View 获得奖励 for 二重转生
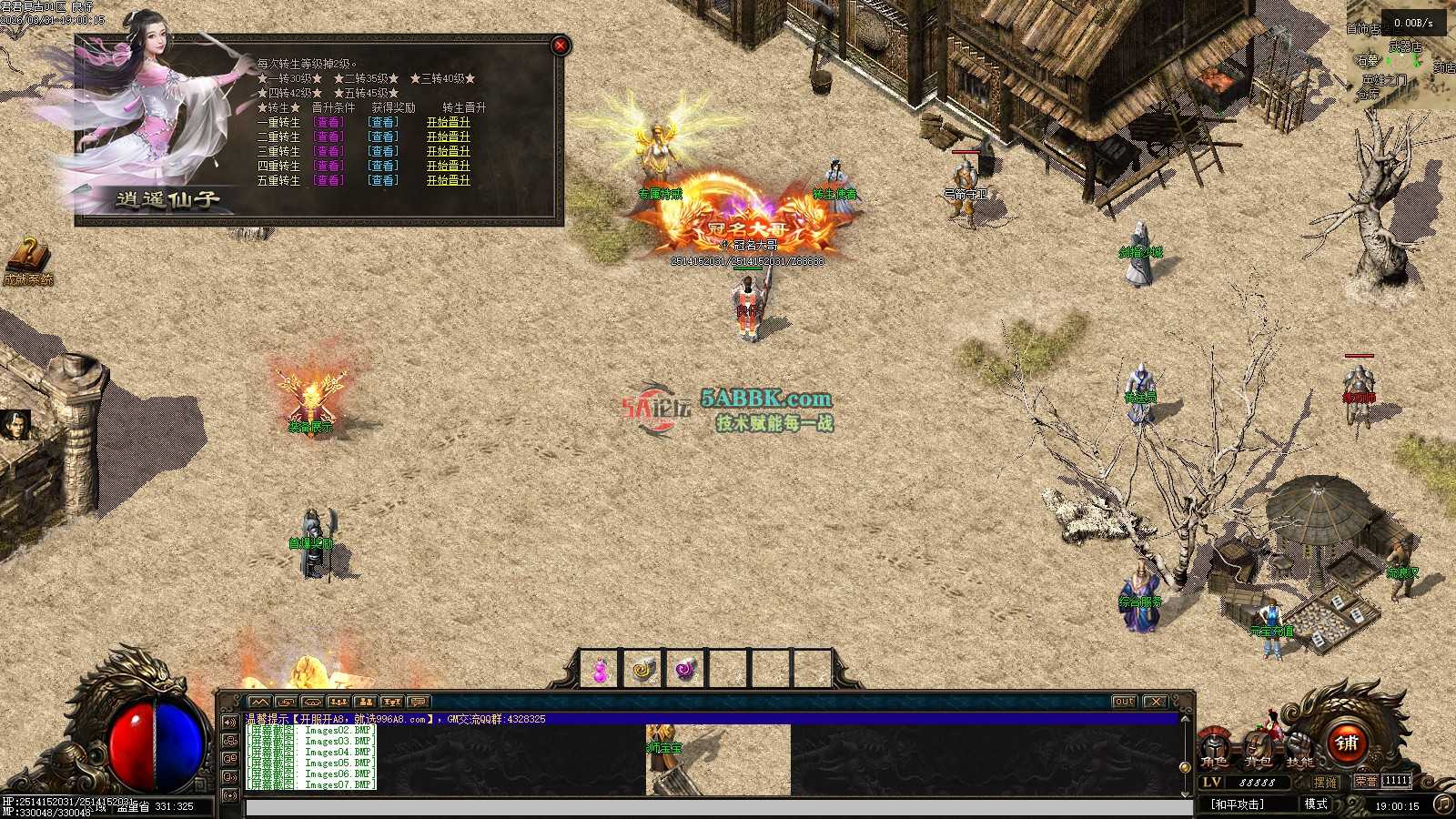This screenshot has height=819, width=1456. pos(382,137)
